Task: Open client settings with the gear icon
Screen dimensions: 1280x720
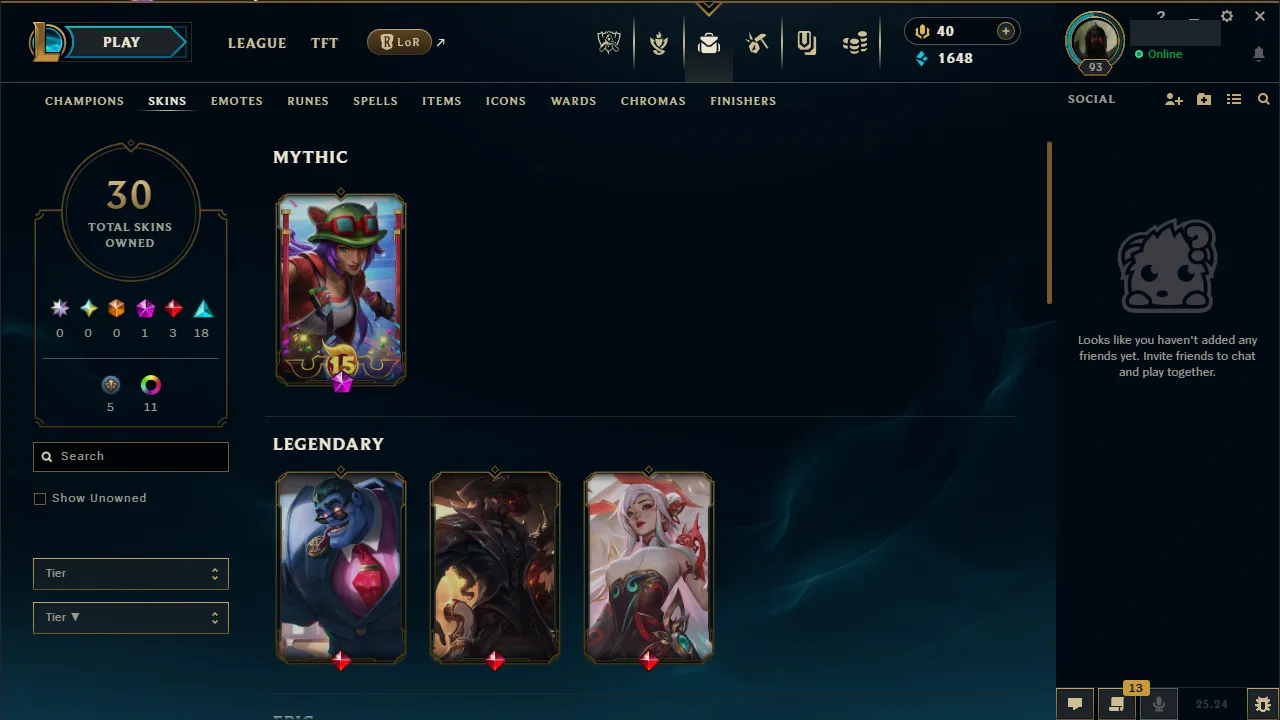Action: click(x=1227, y=15)
